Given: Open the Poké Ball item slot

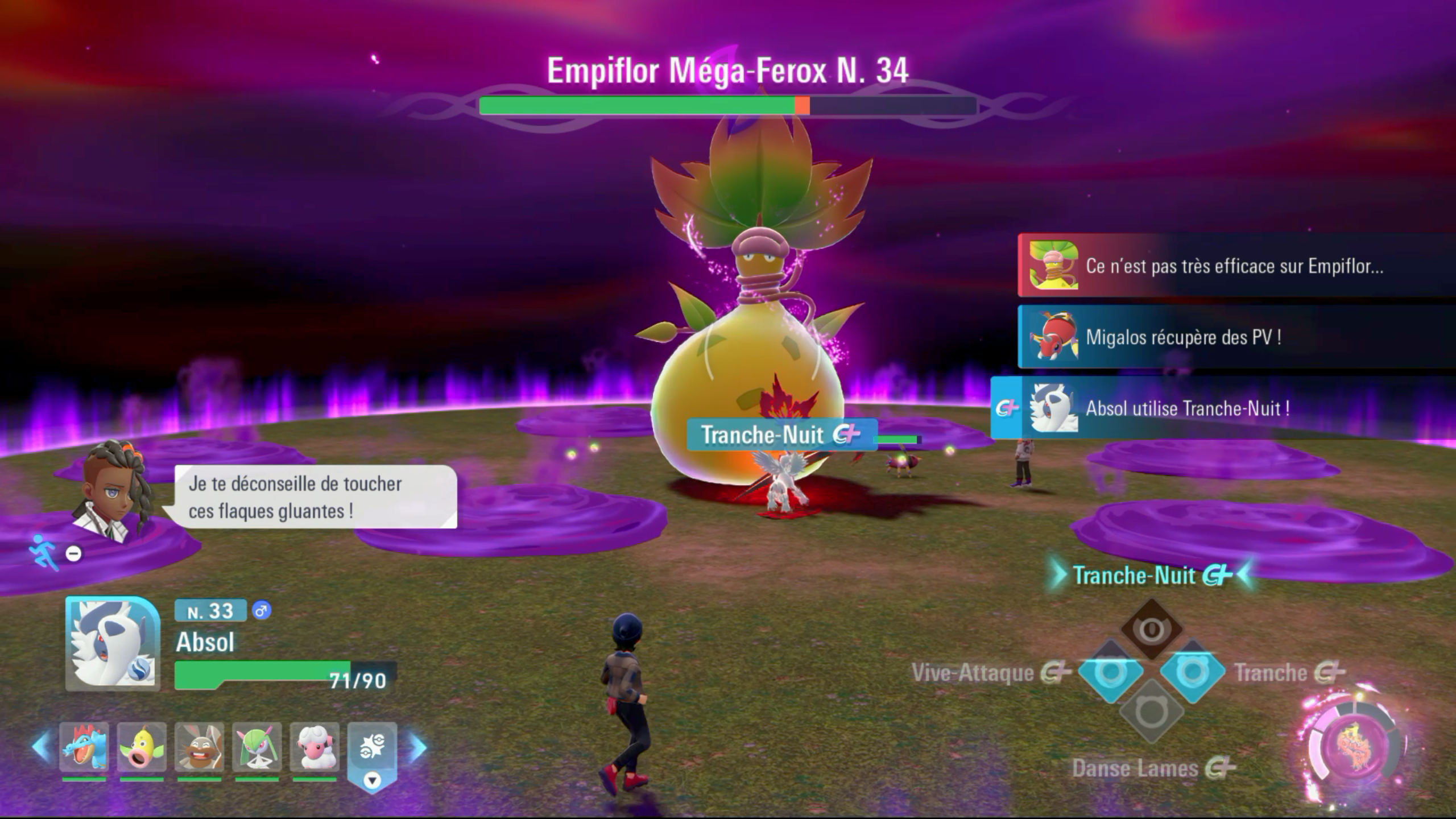Looking at the screenshot, I should 372,748.
